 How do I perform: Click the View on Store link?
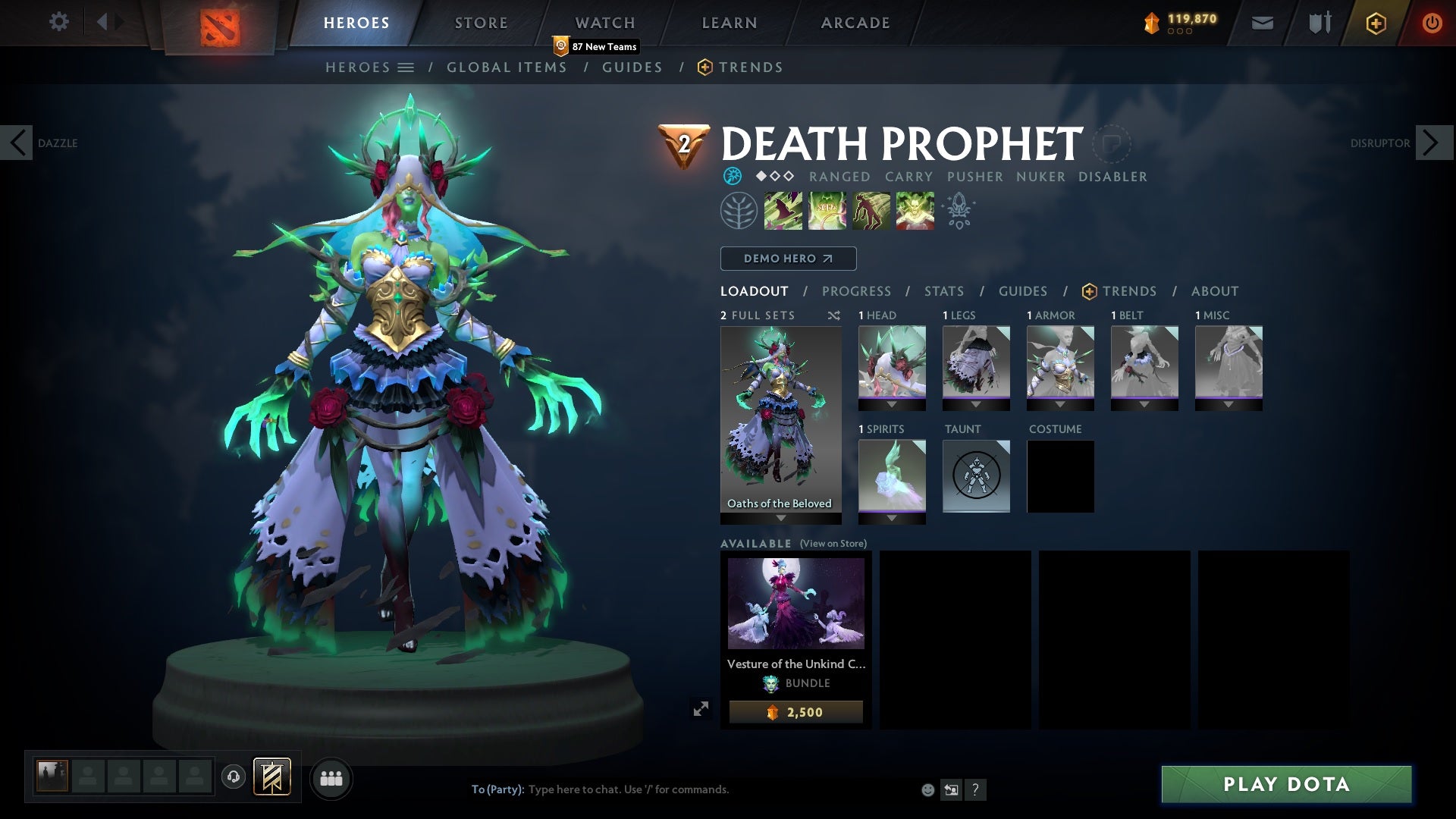click(833, 544)
